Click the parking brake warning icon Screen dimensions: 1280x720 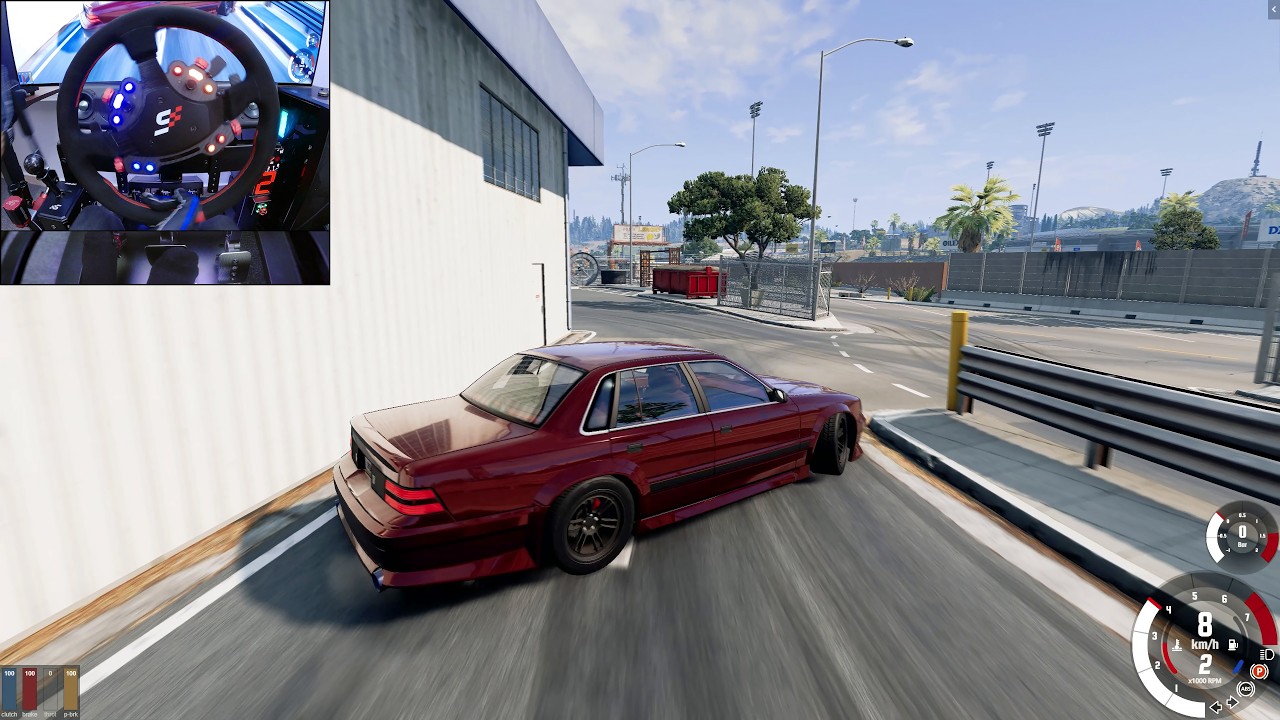[x=1259, y=670]
